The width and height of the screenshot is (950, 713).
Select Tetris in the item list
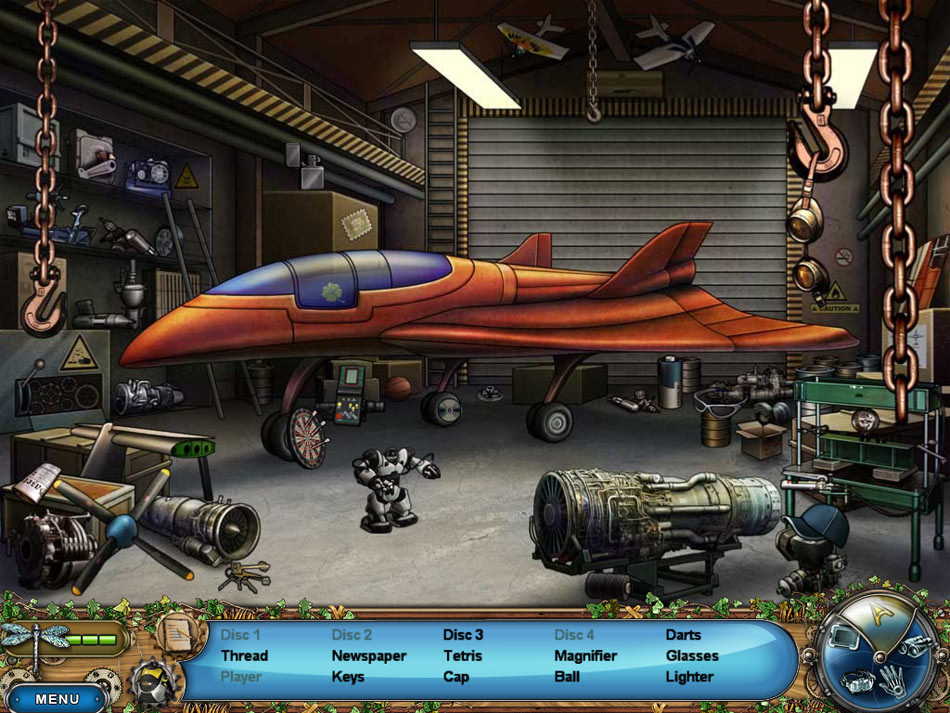pyautogui.click(x=462, y=656)
